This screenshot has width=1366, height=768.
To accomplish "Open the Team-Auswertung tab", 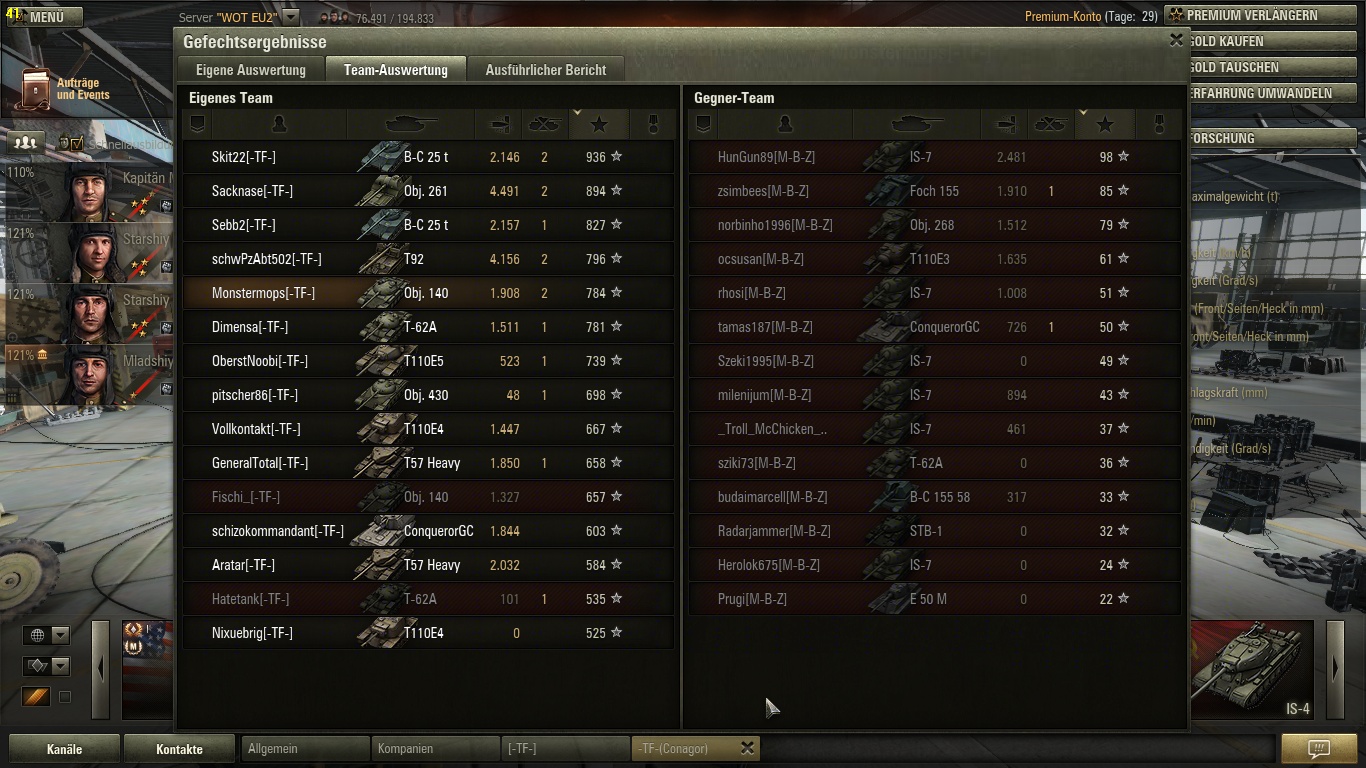I will (395, 70).
